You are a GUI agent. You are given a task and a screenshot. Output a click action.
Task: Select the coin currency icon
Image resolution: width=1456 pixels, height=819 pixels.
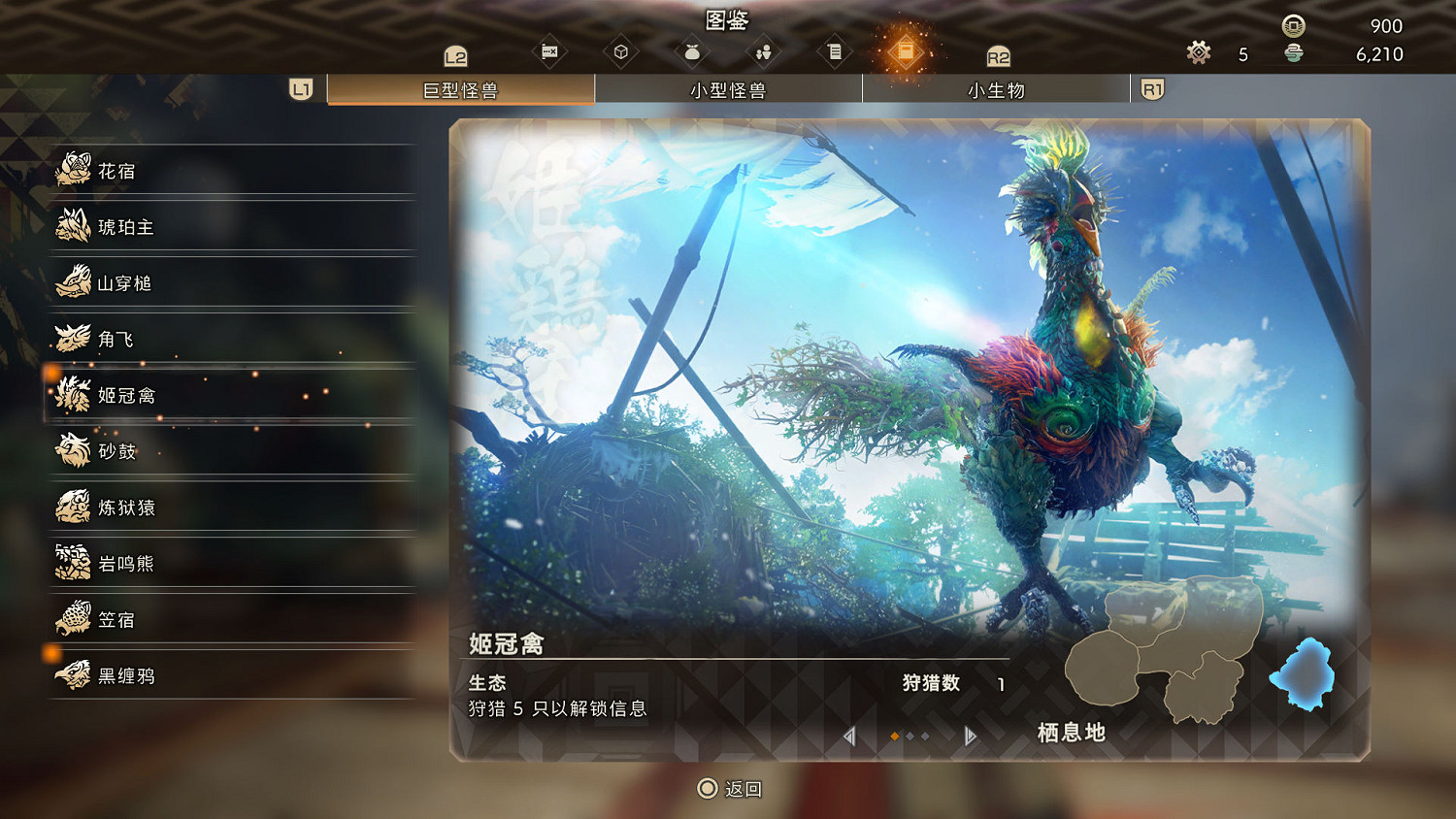1293,27
